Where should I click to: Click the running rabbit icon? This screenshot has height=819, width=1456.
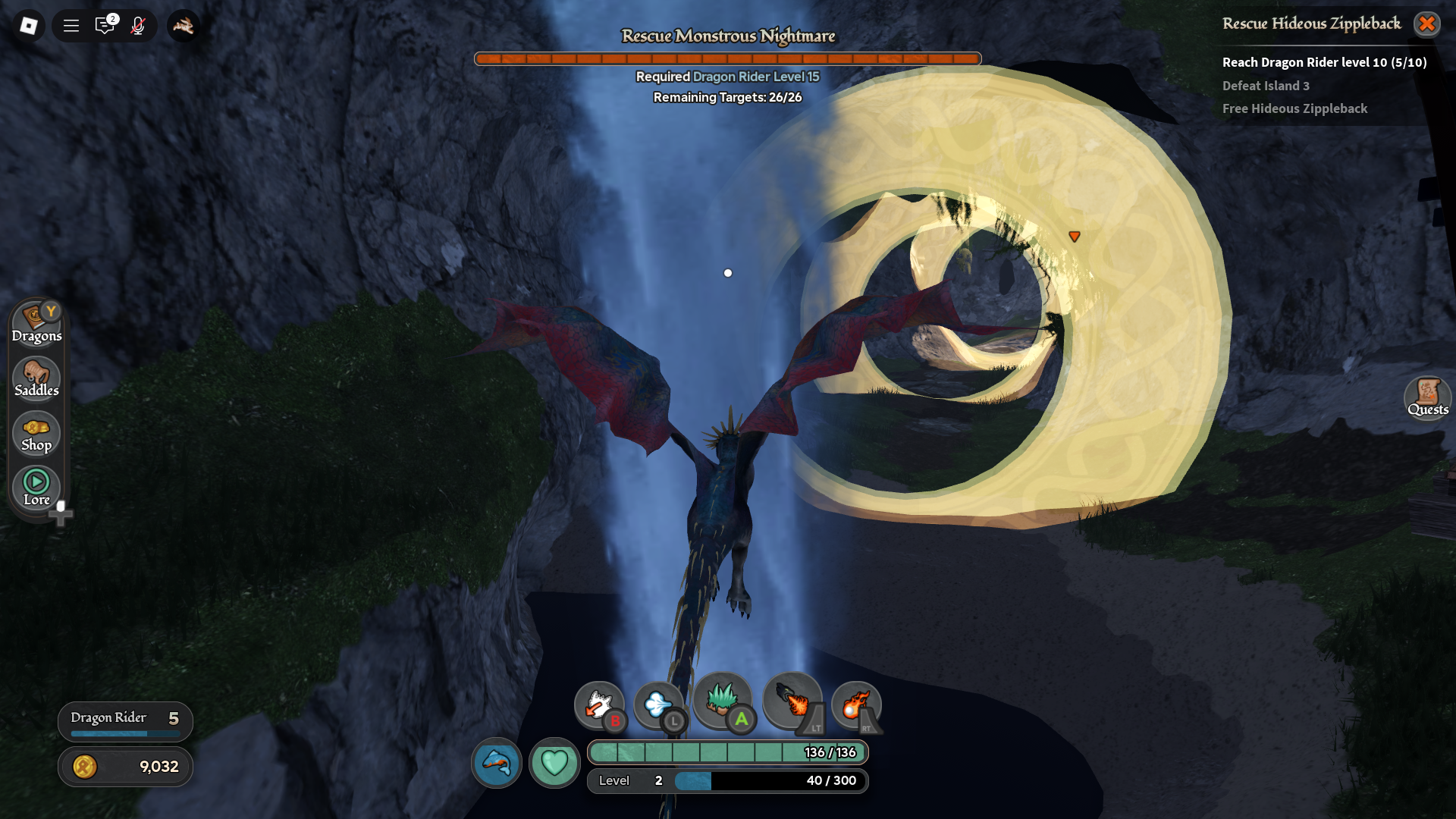point(183,26)
